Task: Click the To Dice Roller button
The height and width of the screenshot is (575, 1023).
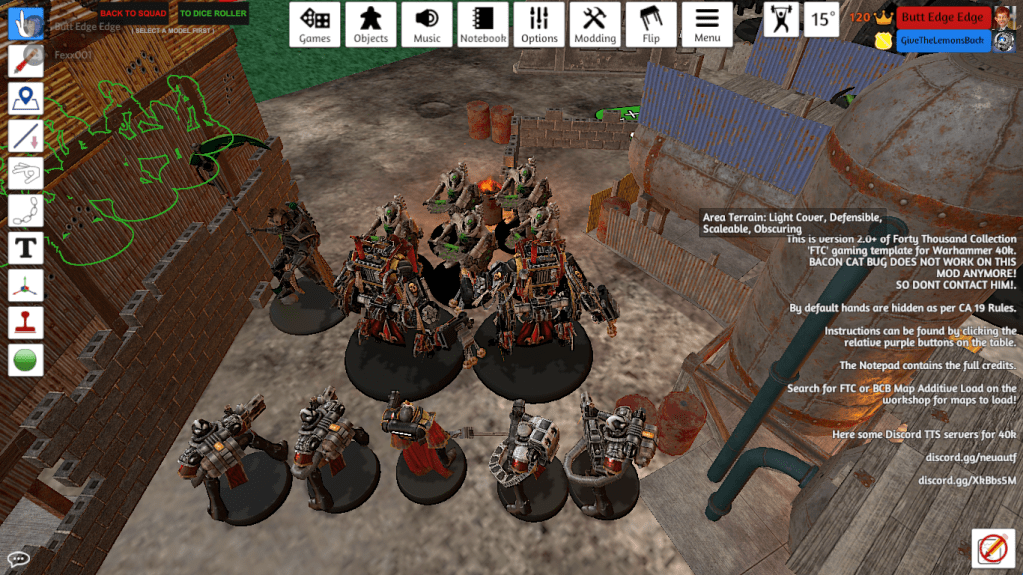Action: [212, 14]
